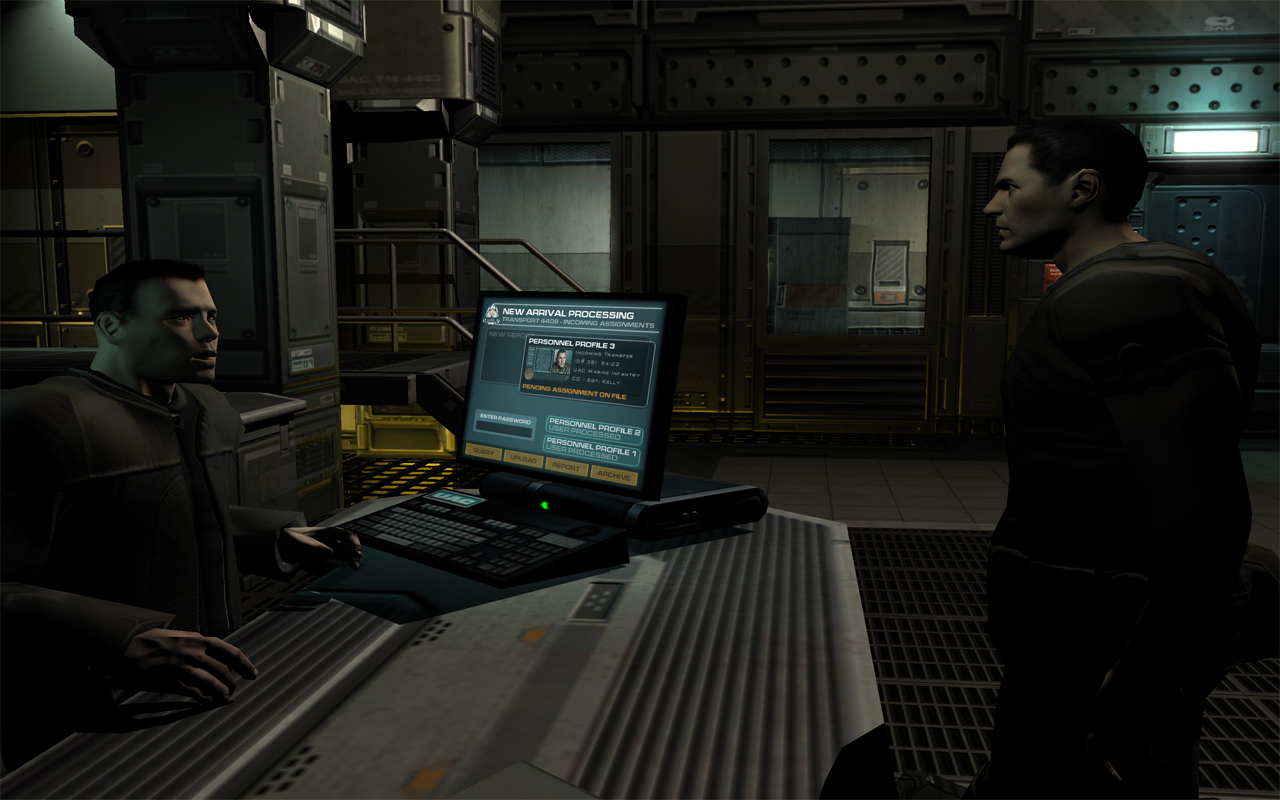The height and width of the screenshot is (800, 1280).
Task: Click the Enter Password field
Action: click(x=504, y=427)
